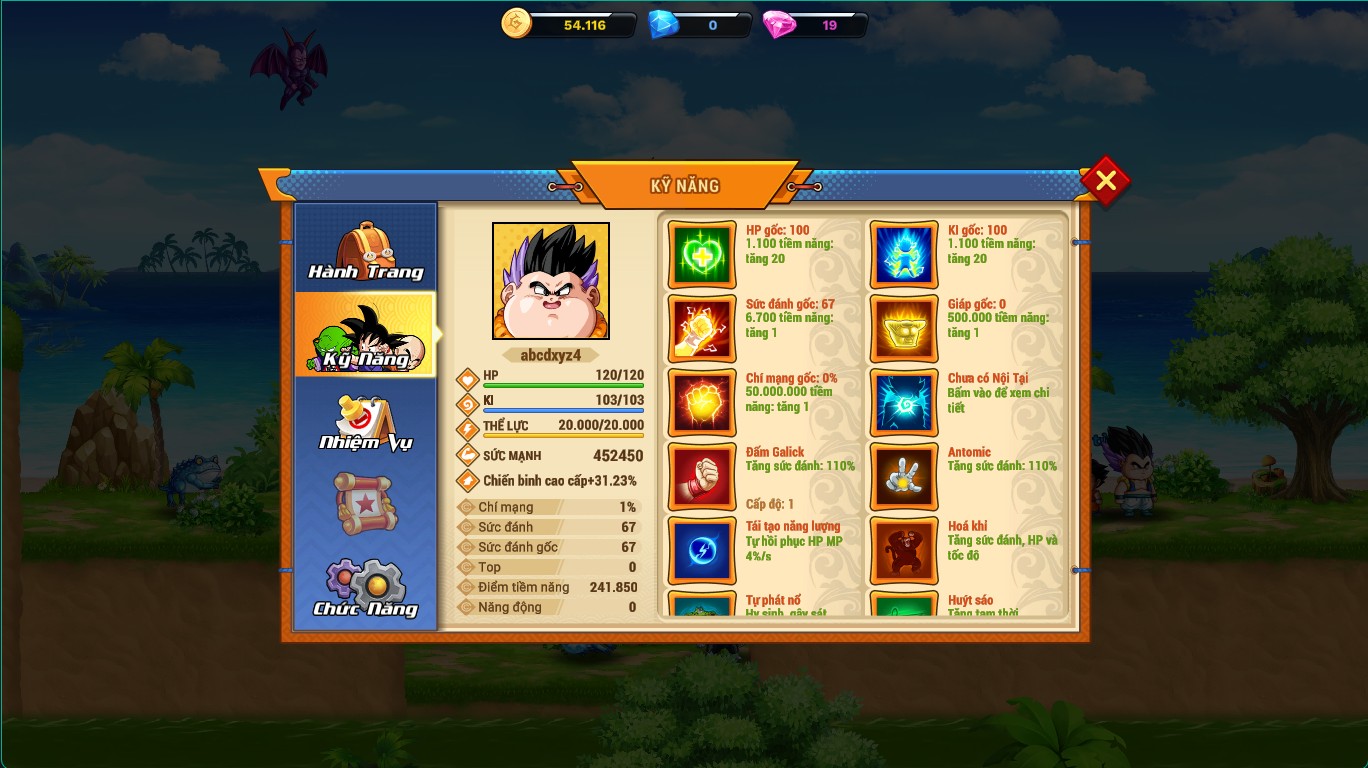Screen dimensions: 1368x768
Task: Click the character portrait avatar
Action: [551, 281]
